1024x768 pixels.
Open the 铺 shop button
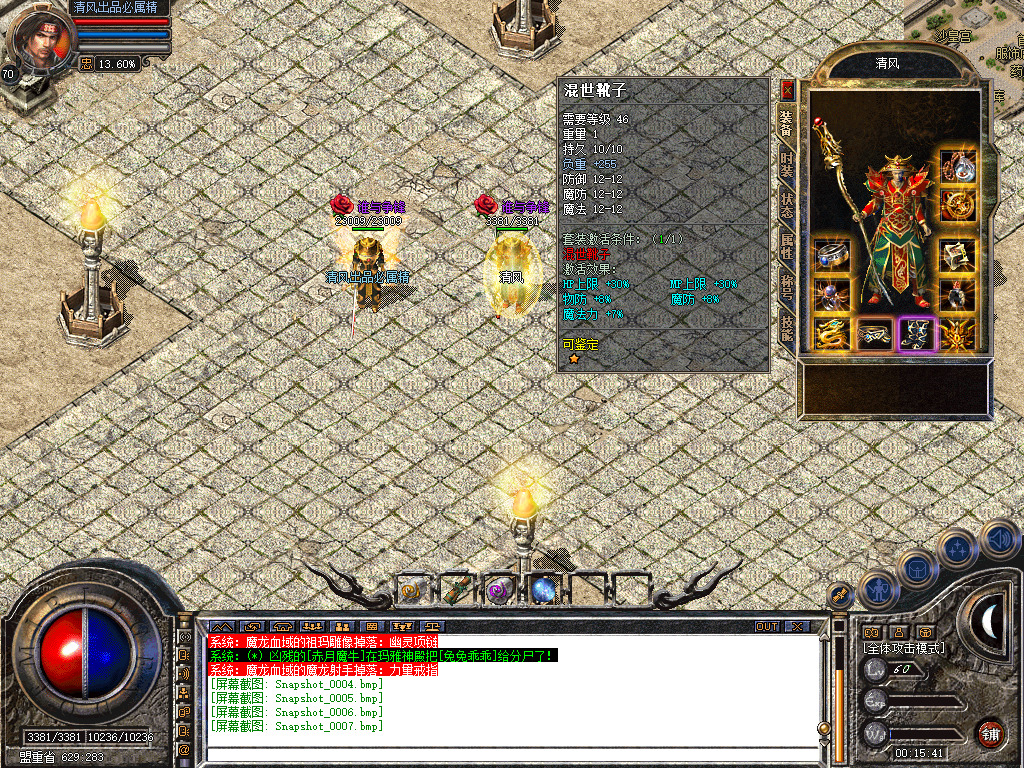tap(990, 733)
